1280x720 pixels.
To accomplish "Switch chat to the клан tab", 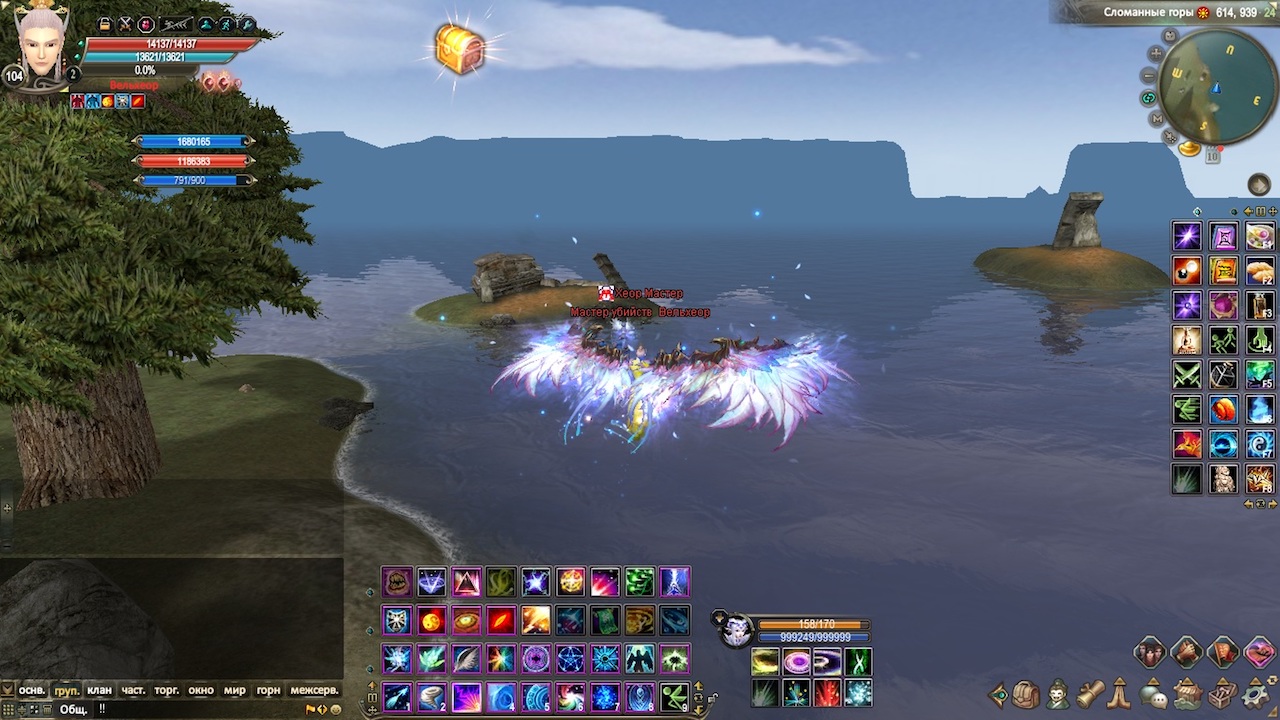I will tap(99, 690).
